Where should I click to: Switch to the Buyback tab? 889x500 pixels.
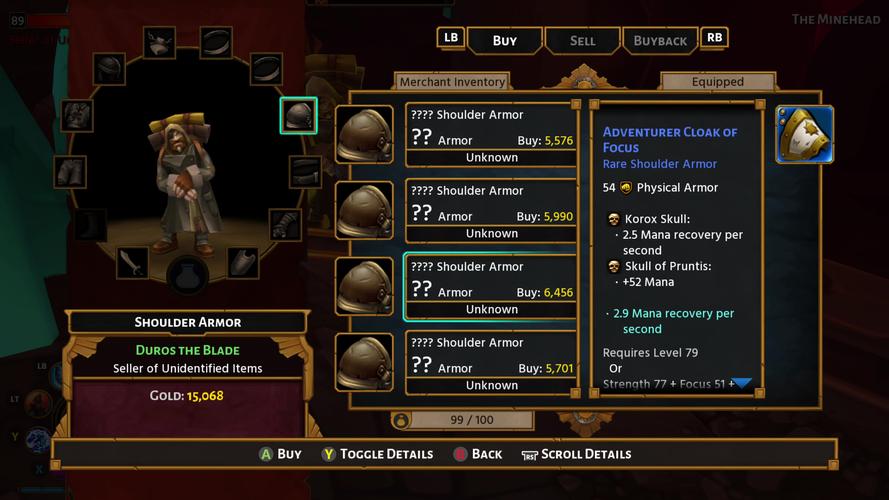pyautogui.click(x=660, y=40)
